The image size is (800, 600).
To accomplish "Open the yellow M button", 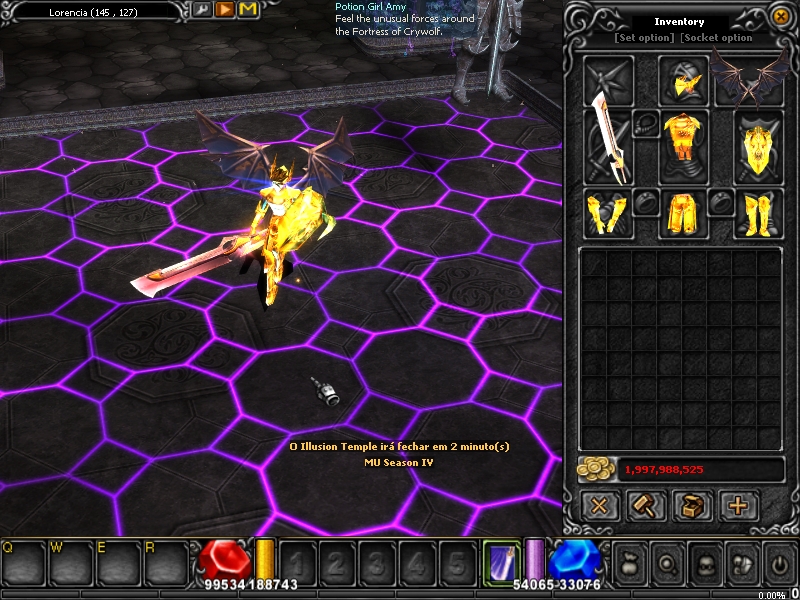I will pos(247,10).
